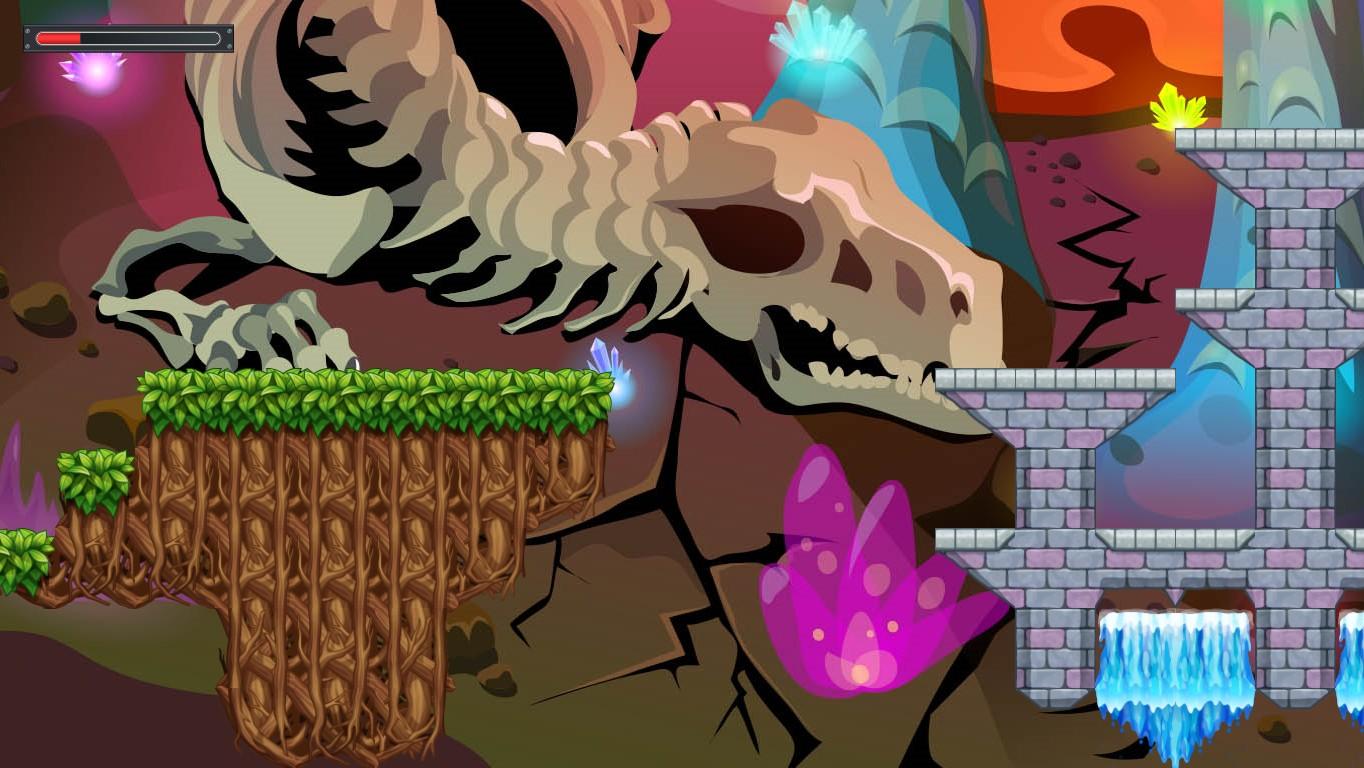This screenshot has height=768, width=1364.
Task: Select the yellow crystal atop the stone tower
Action: click(1176, 110)
